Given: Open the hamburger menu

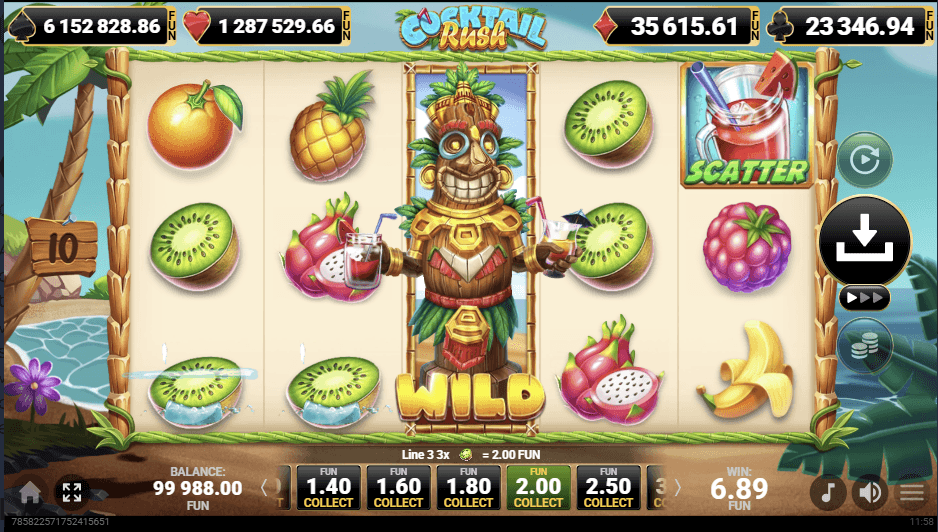Looking at the screenshot, I should click(911, 492).
